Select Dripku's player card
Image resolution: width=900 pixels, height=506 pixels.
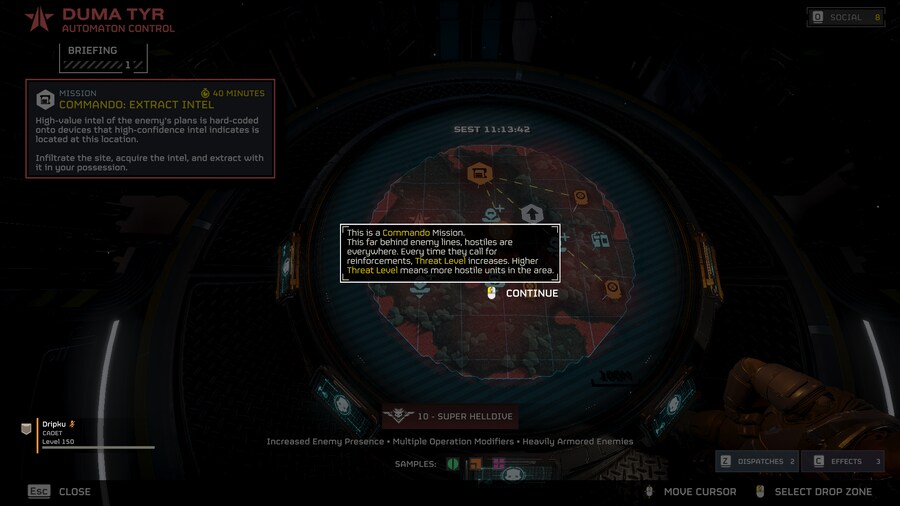(x=90, y=433)
